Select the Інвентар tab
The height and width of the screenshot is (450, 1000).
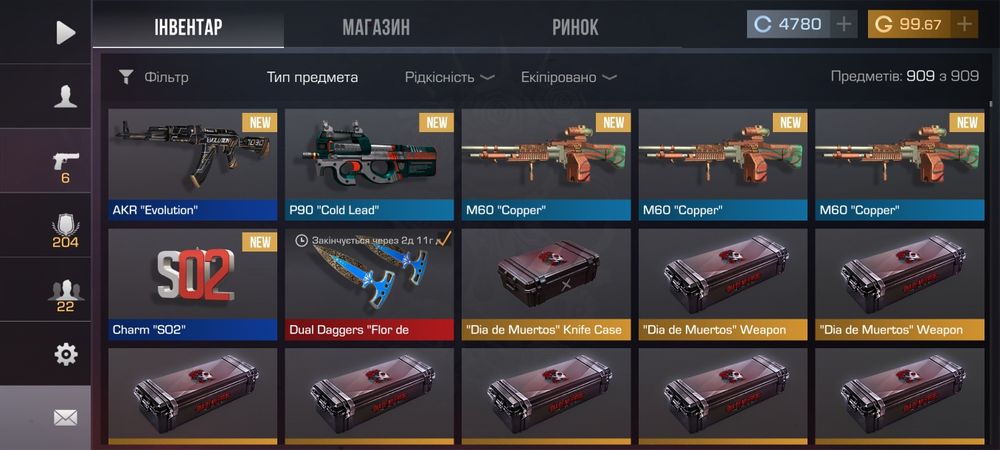pyautogui.click(x=188, y=27)
